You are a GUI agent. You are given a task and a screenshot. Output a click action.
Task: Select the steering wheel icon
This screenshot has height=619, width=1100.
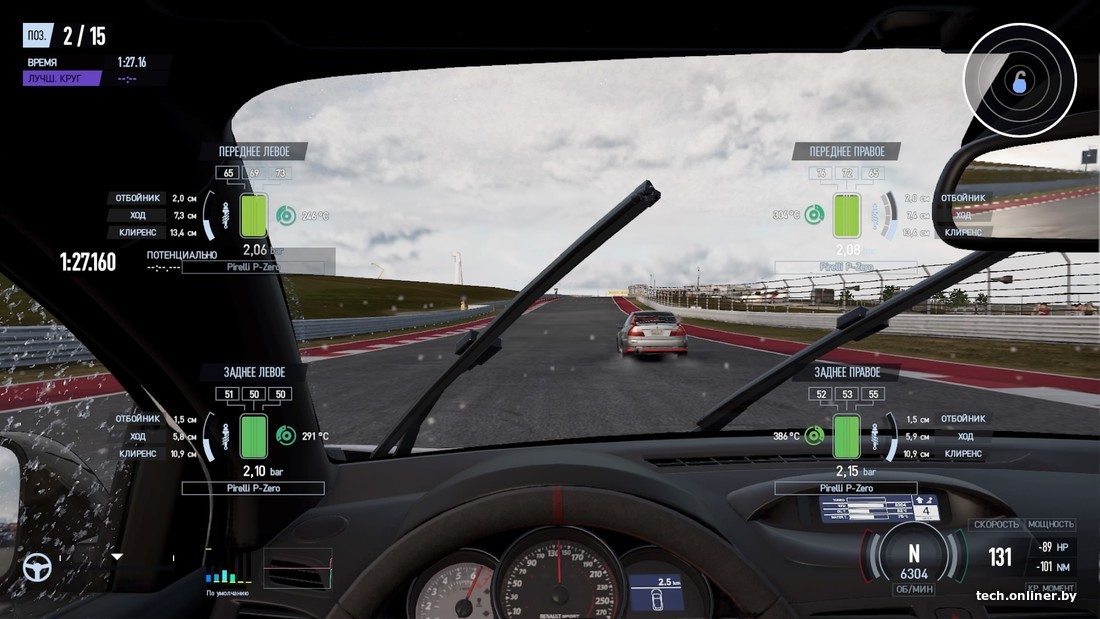[x=37, y=567]
